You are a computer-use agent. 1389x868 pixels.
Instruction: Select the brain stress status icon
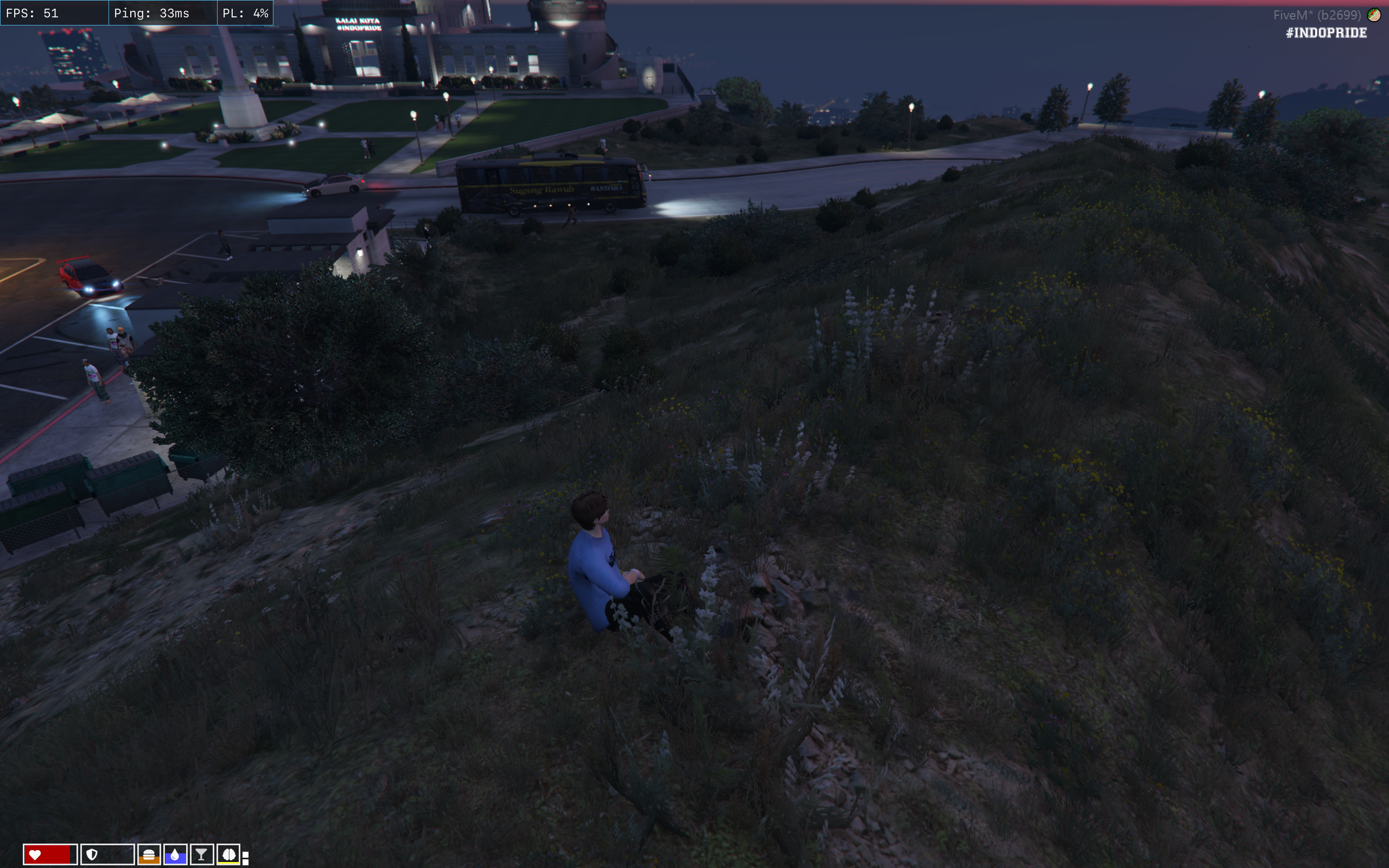pos(228,855)
